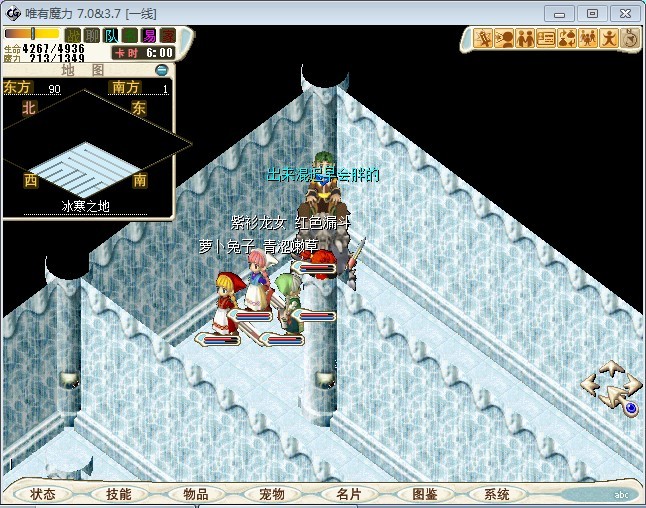Open the 物品 (Items) menu
Screen dimensions: 646x508
coord(195,494)
